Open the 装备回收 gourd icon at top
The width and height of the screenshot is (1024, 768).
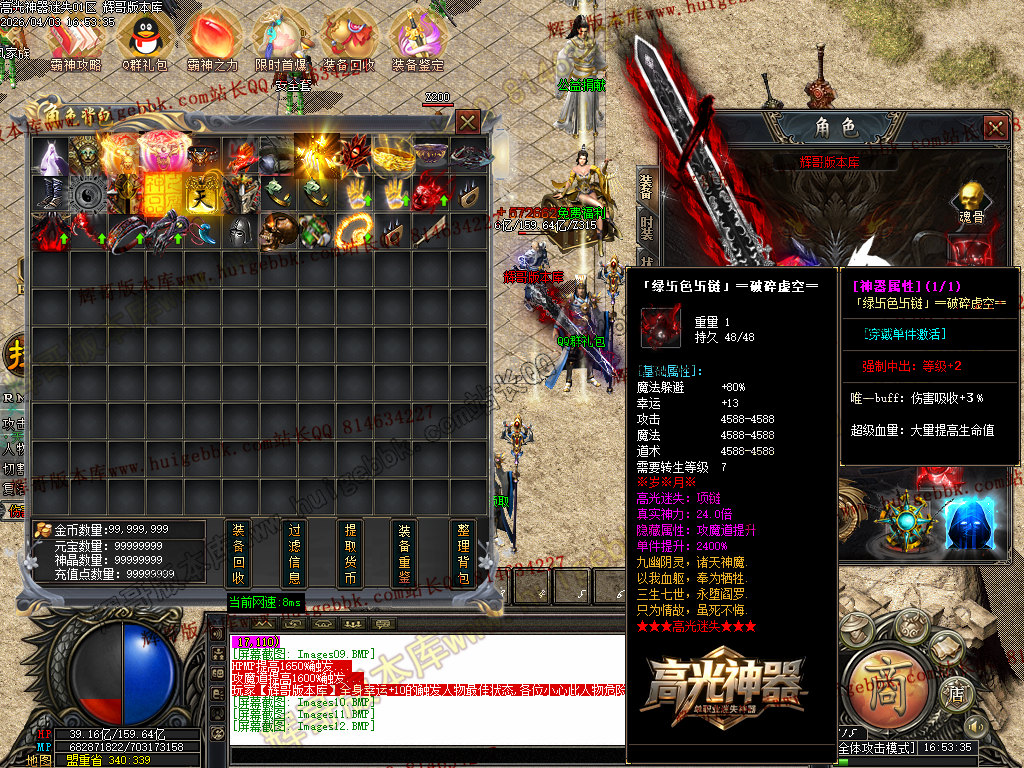point(349,40)
